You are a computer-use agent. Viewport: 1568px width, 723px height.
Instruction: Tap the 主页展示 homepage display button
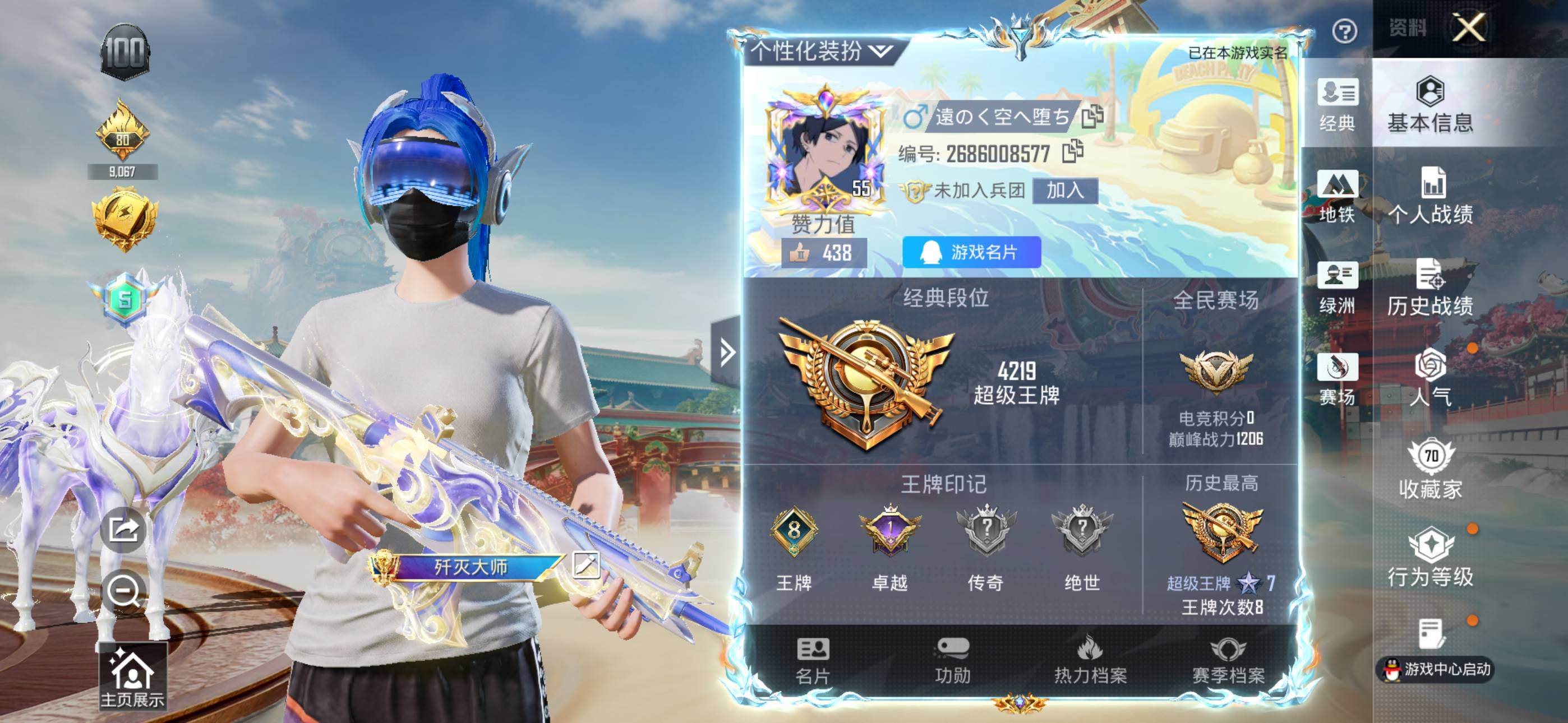[133, 676]
